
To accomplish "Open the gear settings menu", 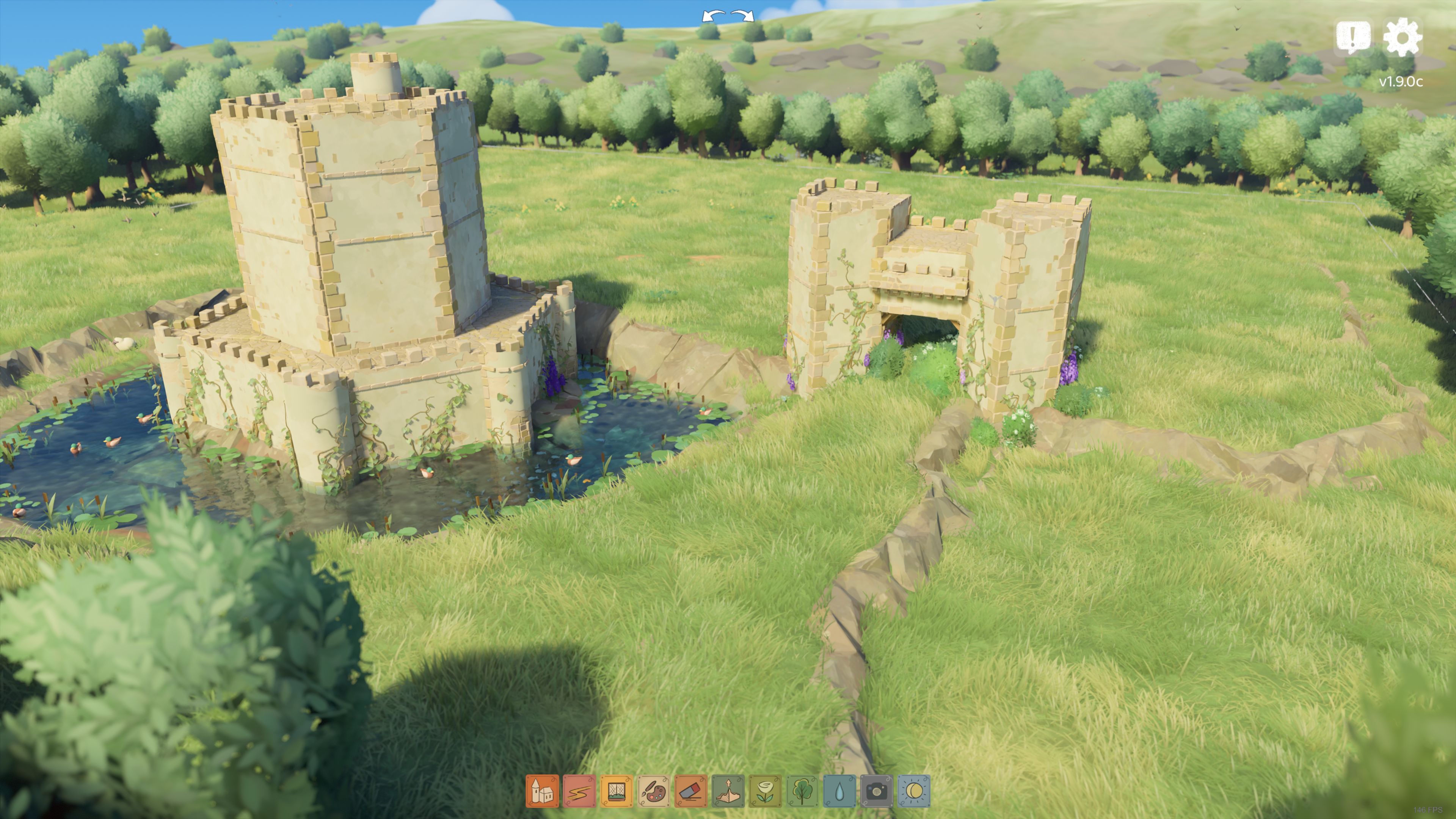I will [x=1402, y=37].
